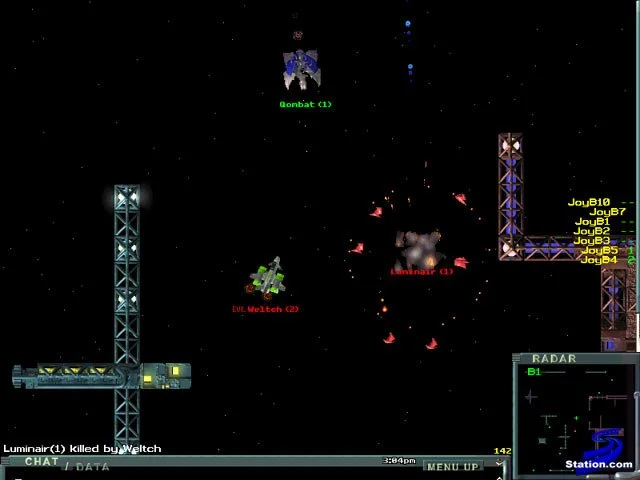Screen dimensions: 640x480
Task: Pick JoyB2 in the player list
Action: pyautogui.click(x=589, y=232)
